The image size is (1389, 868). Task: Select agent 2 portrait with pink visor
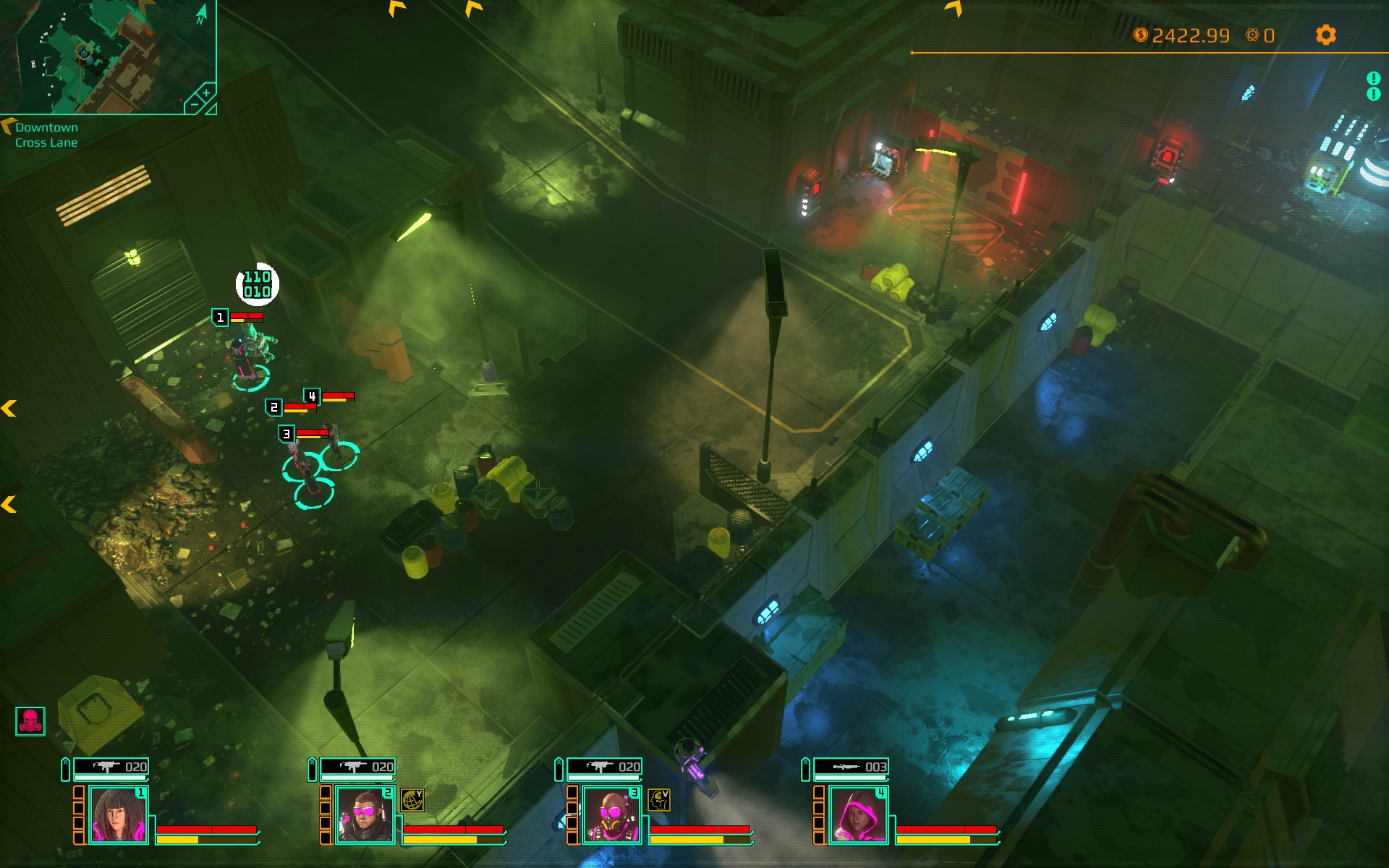click(365, 815)
